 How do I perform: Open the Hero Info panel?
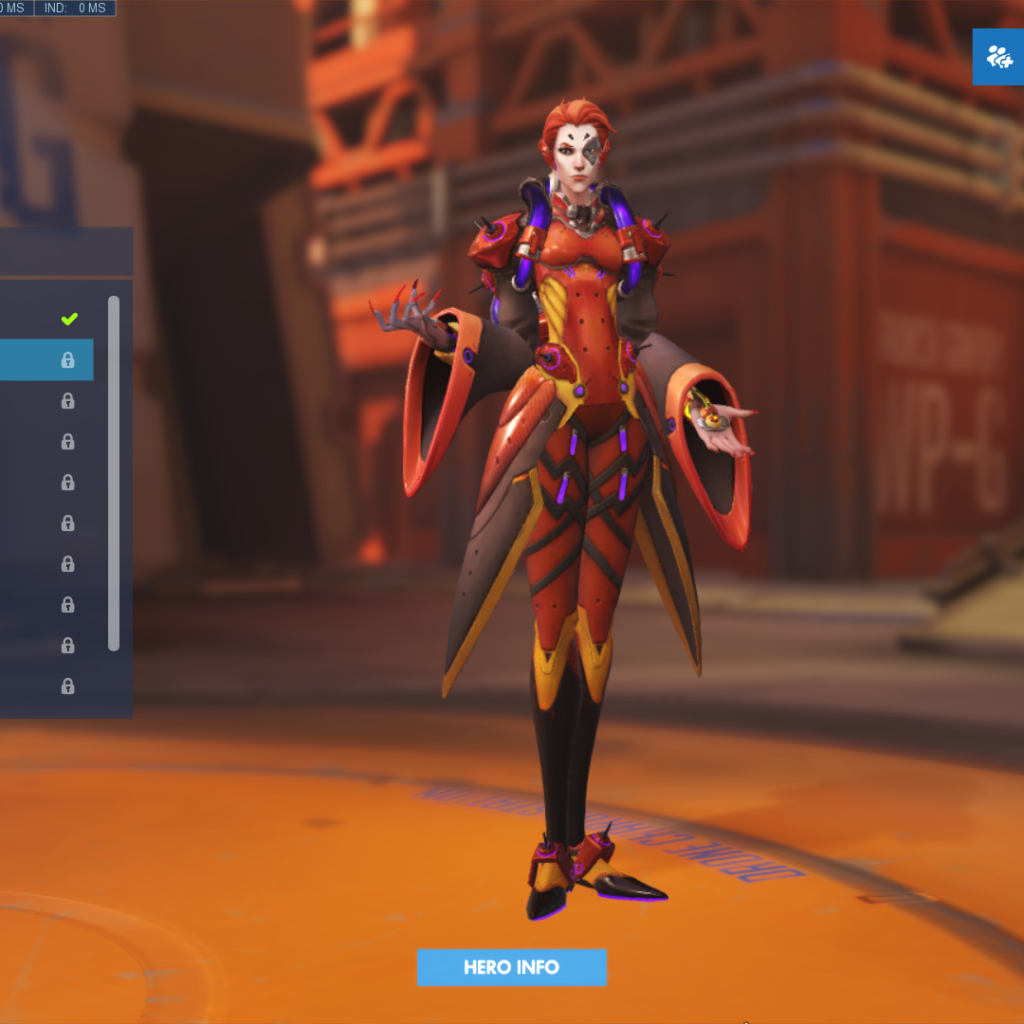[x=511, y=967]
